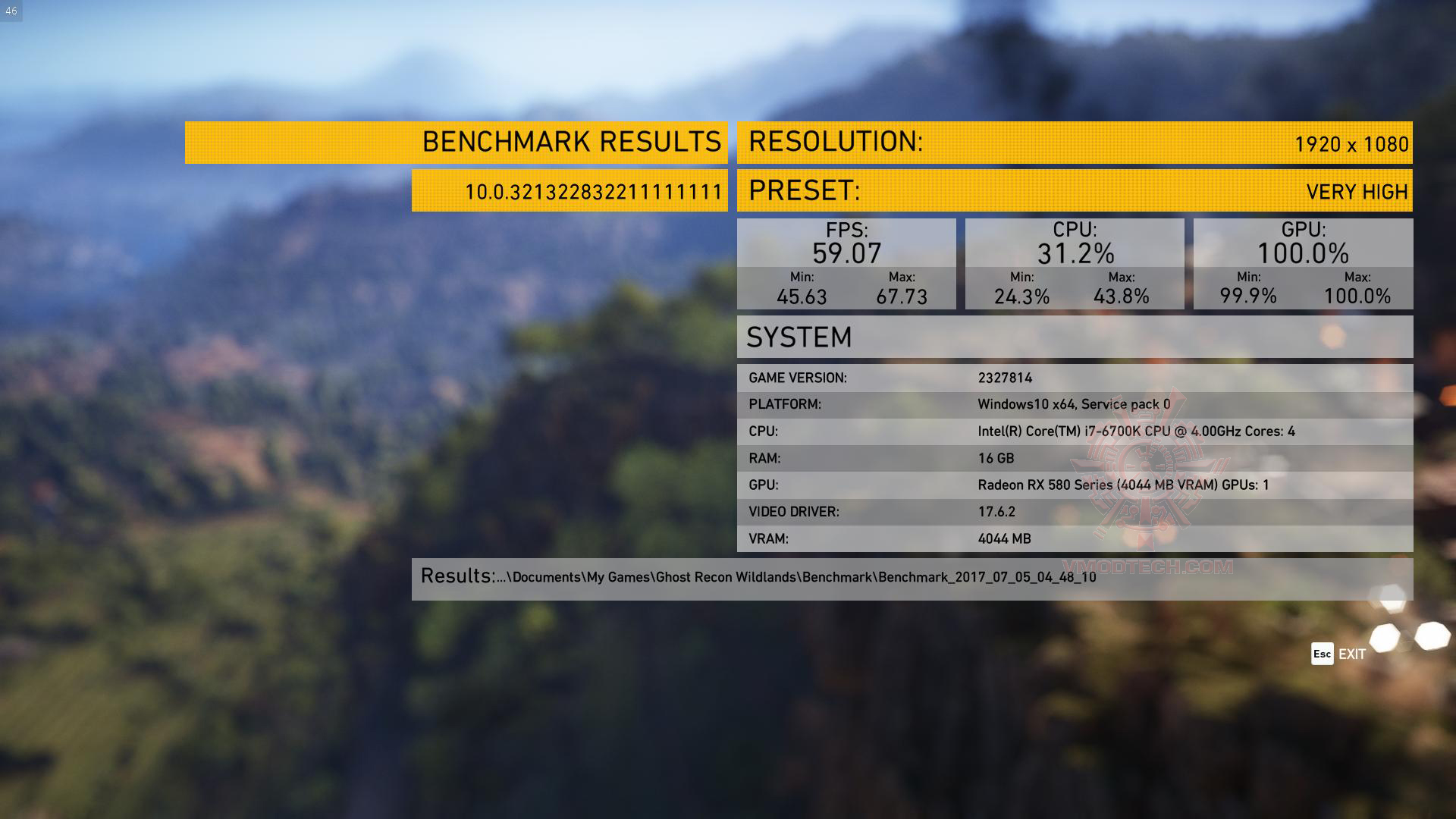Click the Max GPU value 100.0%
This screenshot has height=819, width=1456.
pos(1357,297)
